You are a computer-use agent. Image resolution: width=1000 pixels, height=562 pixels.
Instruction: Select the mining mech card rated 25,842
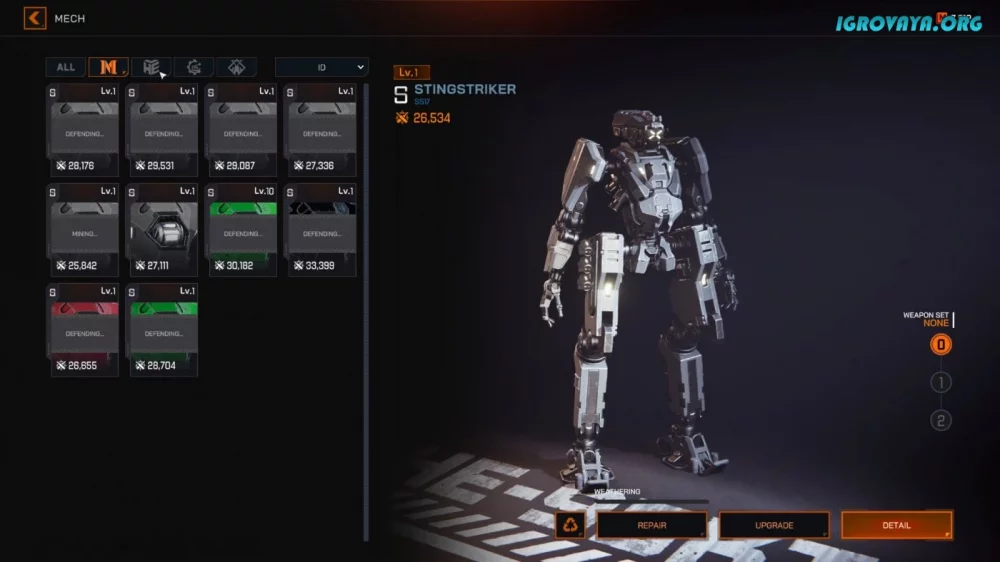coord(84,230)
